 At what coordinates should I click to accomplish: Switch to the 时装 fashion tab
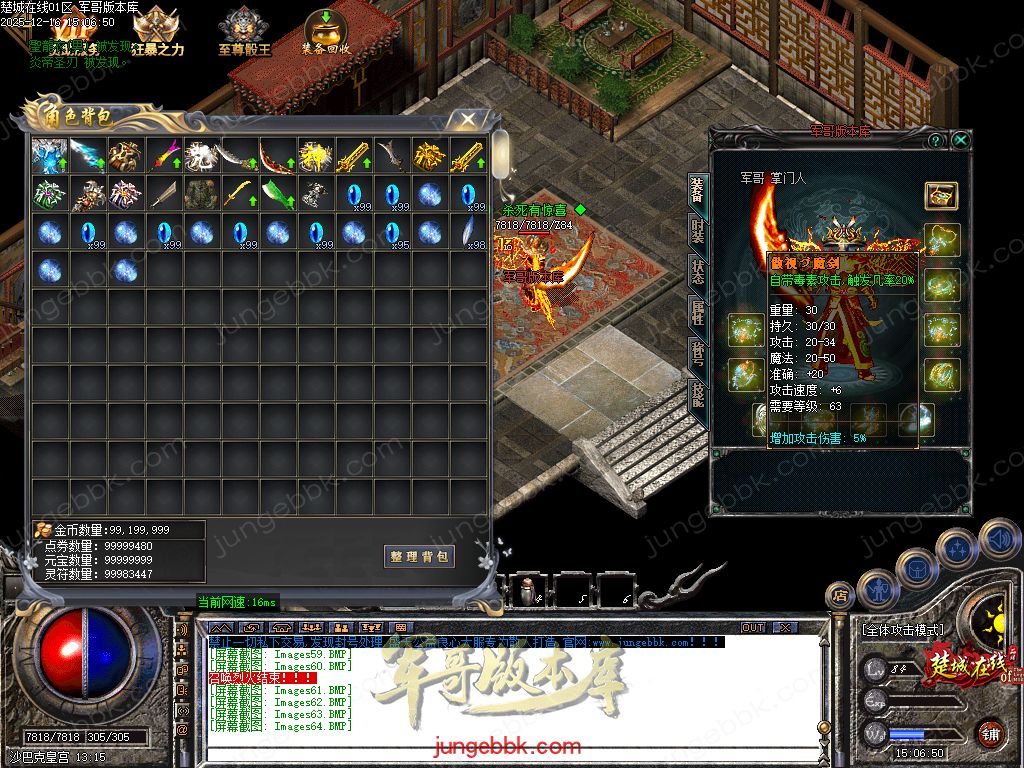tap(697, 234)
